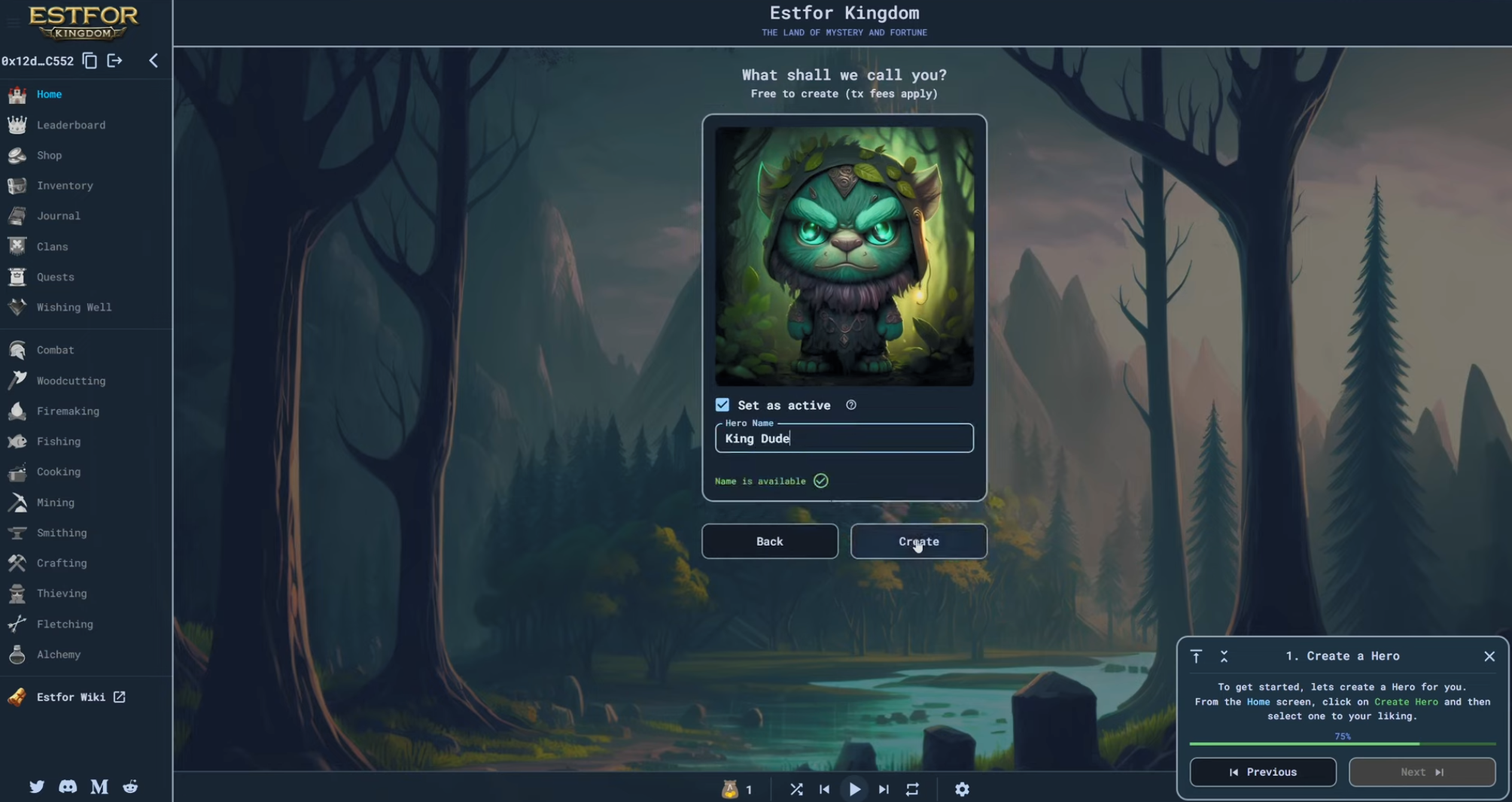Open the Inventory page

65,185
